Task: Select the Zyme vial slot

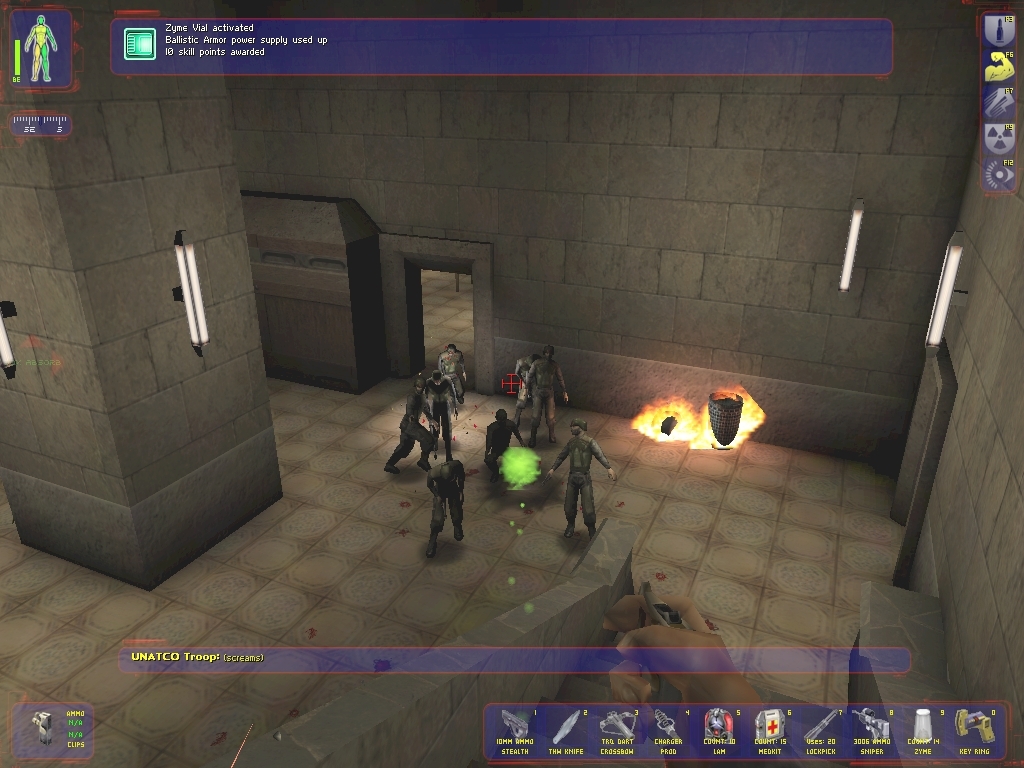Action: point(919,731)
